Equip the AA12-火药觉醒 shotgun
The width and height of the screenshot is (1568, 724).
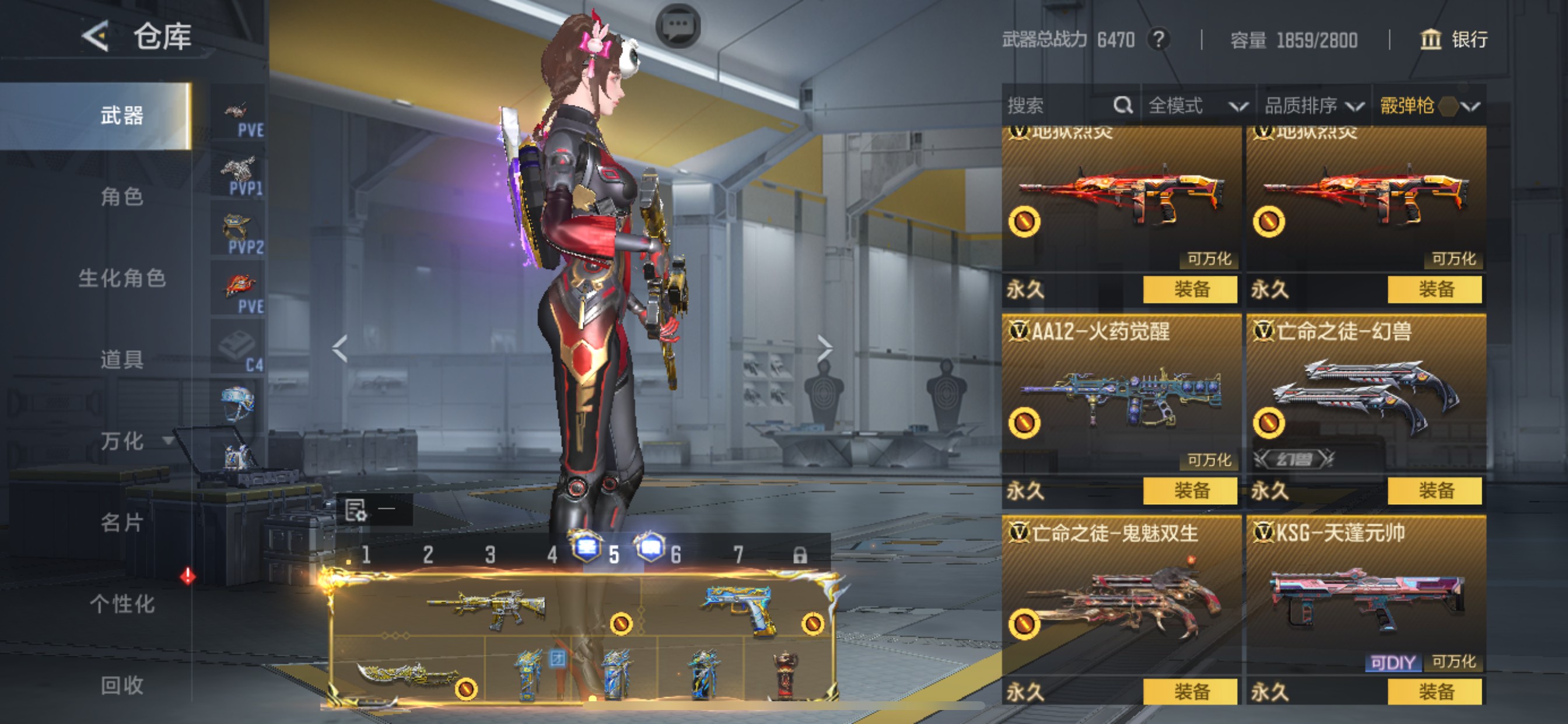(1190, 490)
